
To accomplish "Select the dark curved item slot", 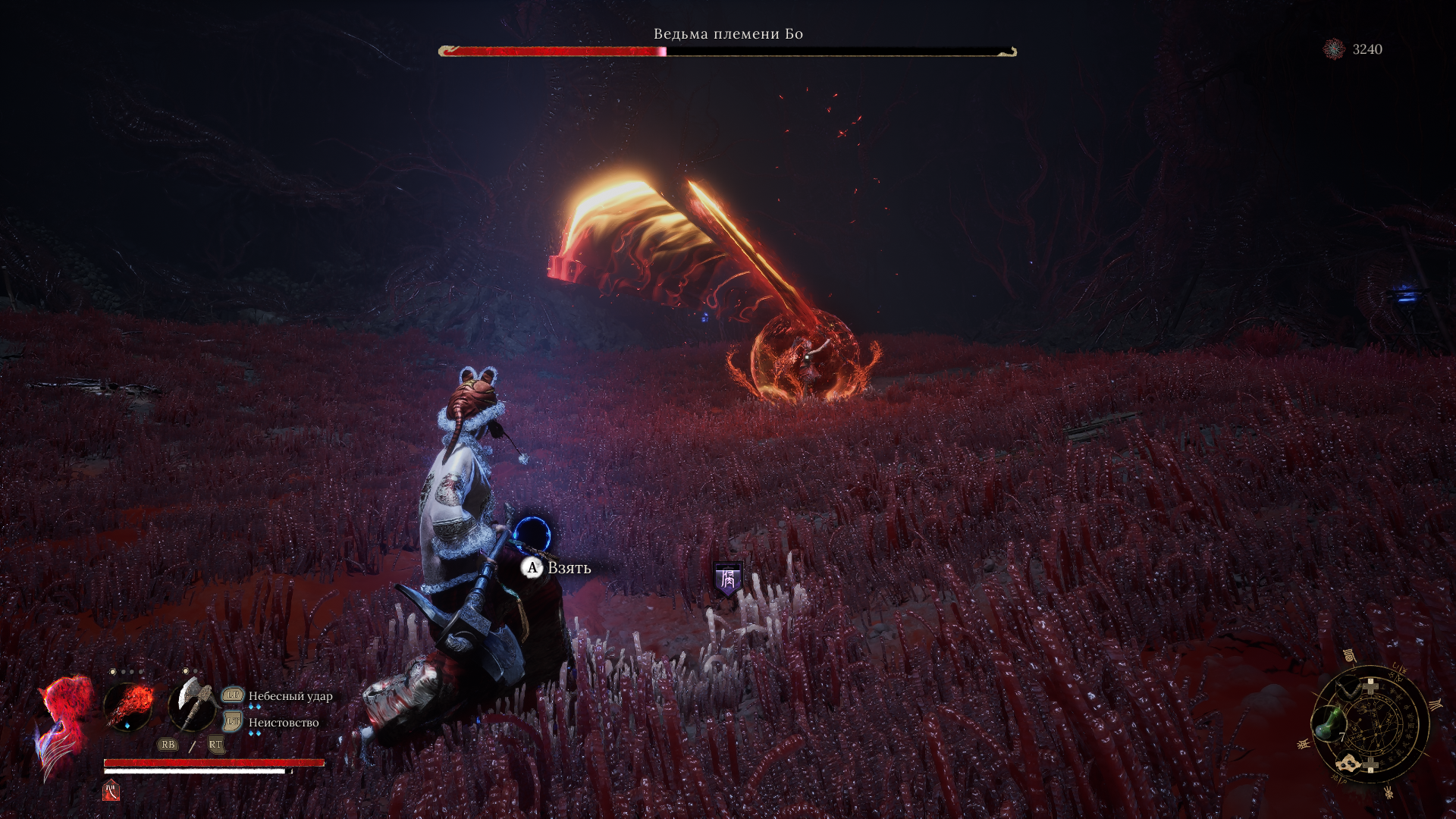I will pos(1350,689).
